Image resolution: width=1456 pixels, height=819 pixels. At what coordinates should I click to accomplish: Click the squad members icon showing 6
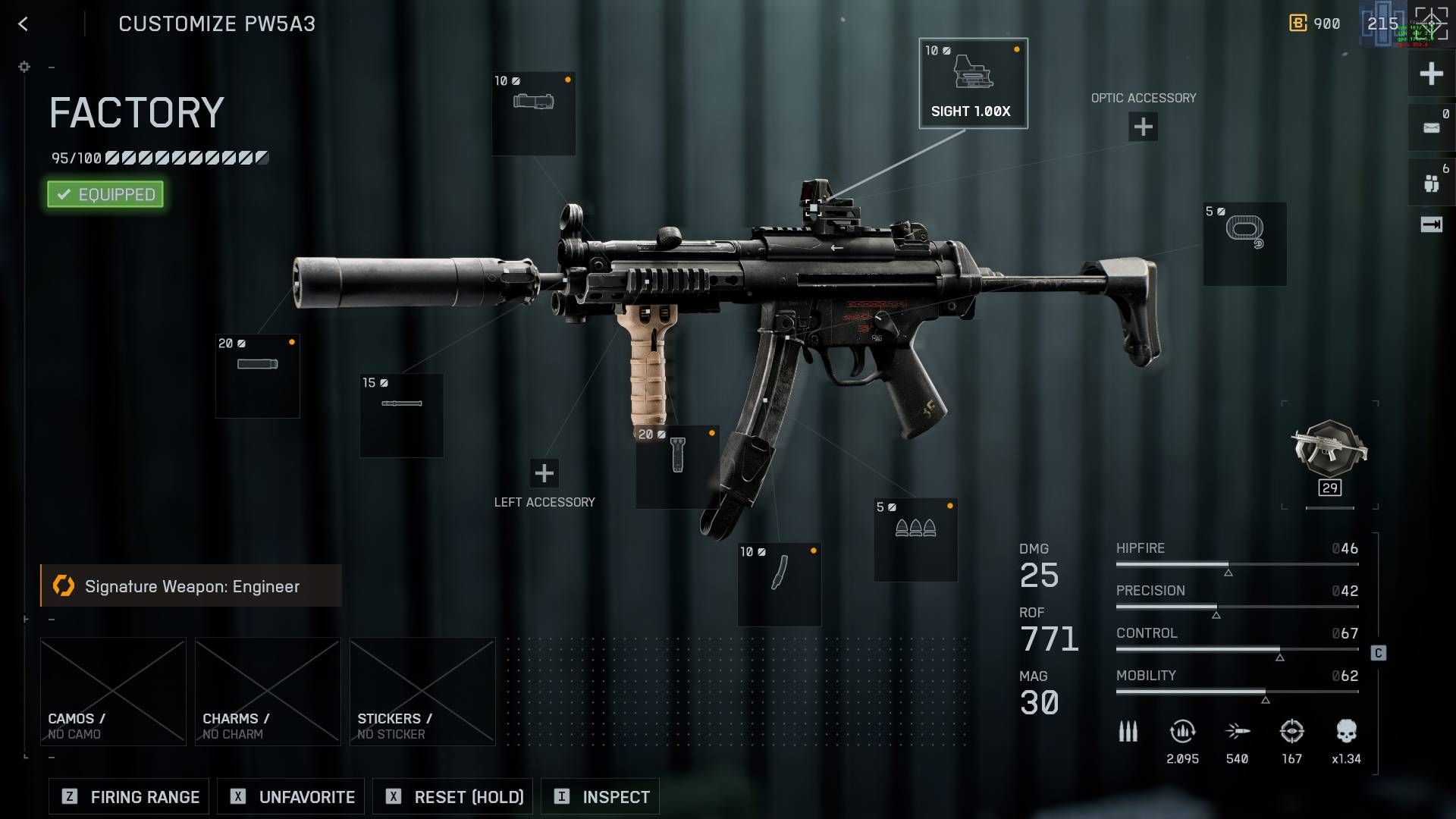(1430, 180)
